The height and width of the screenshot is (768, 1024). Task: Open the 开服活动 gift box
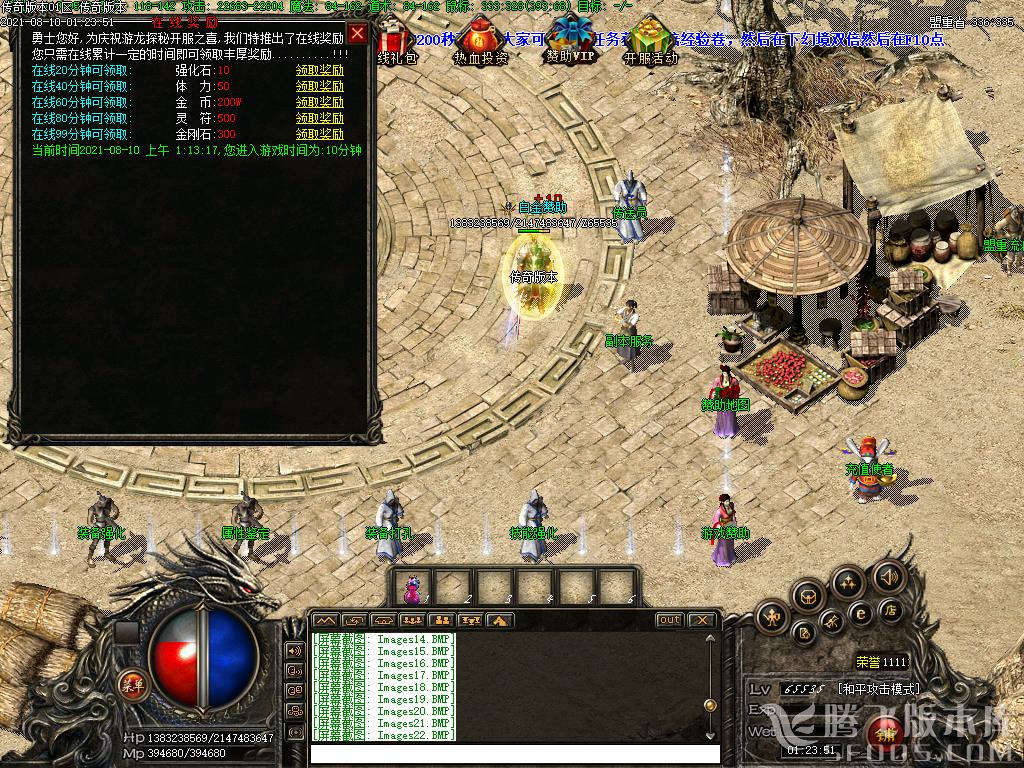[650, 38]
